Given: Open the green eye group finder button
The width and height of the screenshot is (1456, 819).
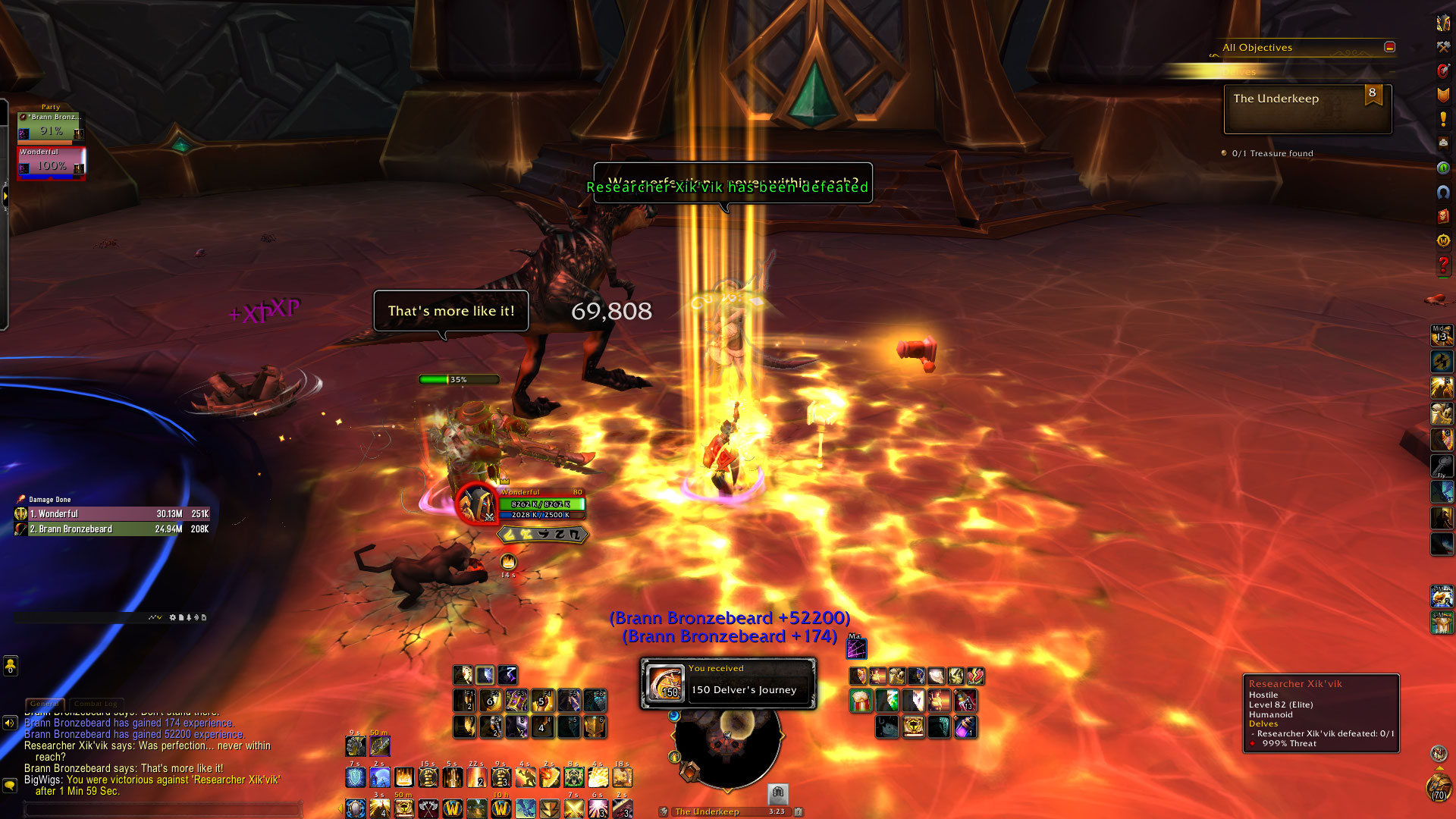Looking at the screenshot, I should [1443, 168].
